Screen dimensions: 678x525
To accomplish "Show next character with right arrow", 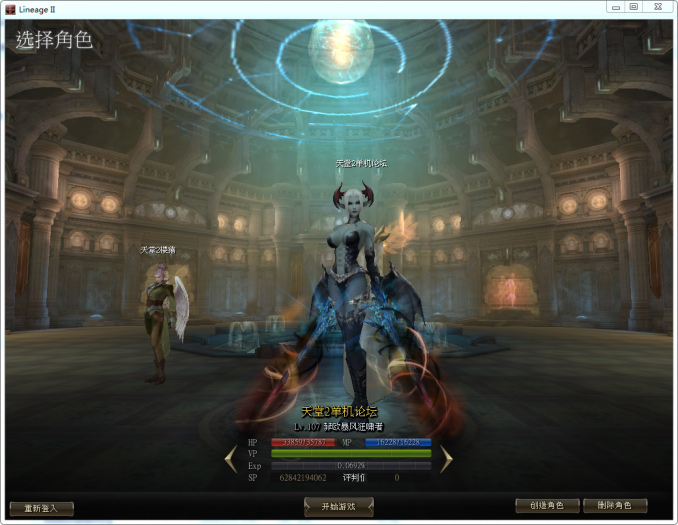I will [x=446, y=459].
